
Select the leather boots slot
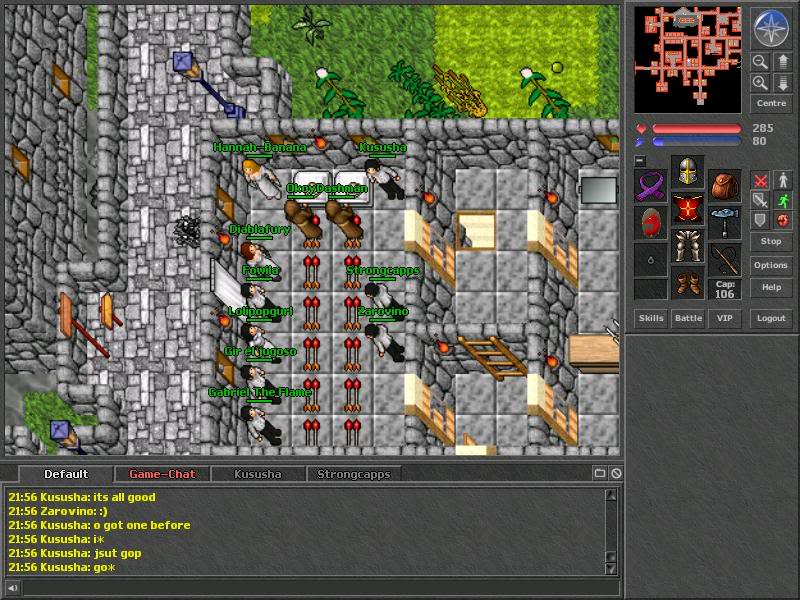(687, 282)
